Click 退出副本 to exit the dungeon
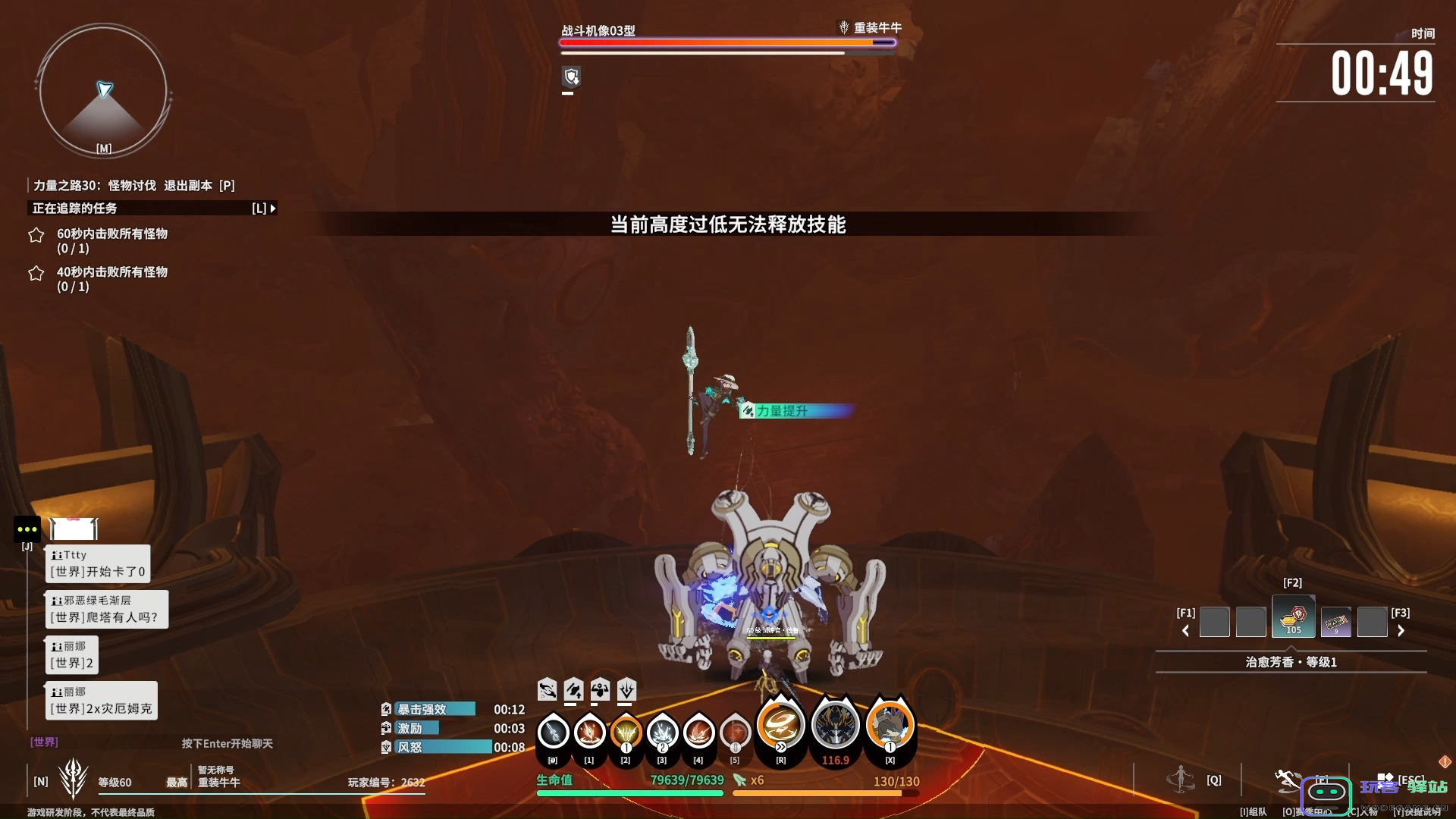This screenshot has width=1456, height=819. [x=188, y=185]
